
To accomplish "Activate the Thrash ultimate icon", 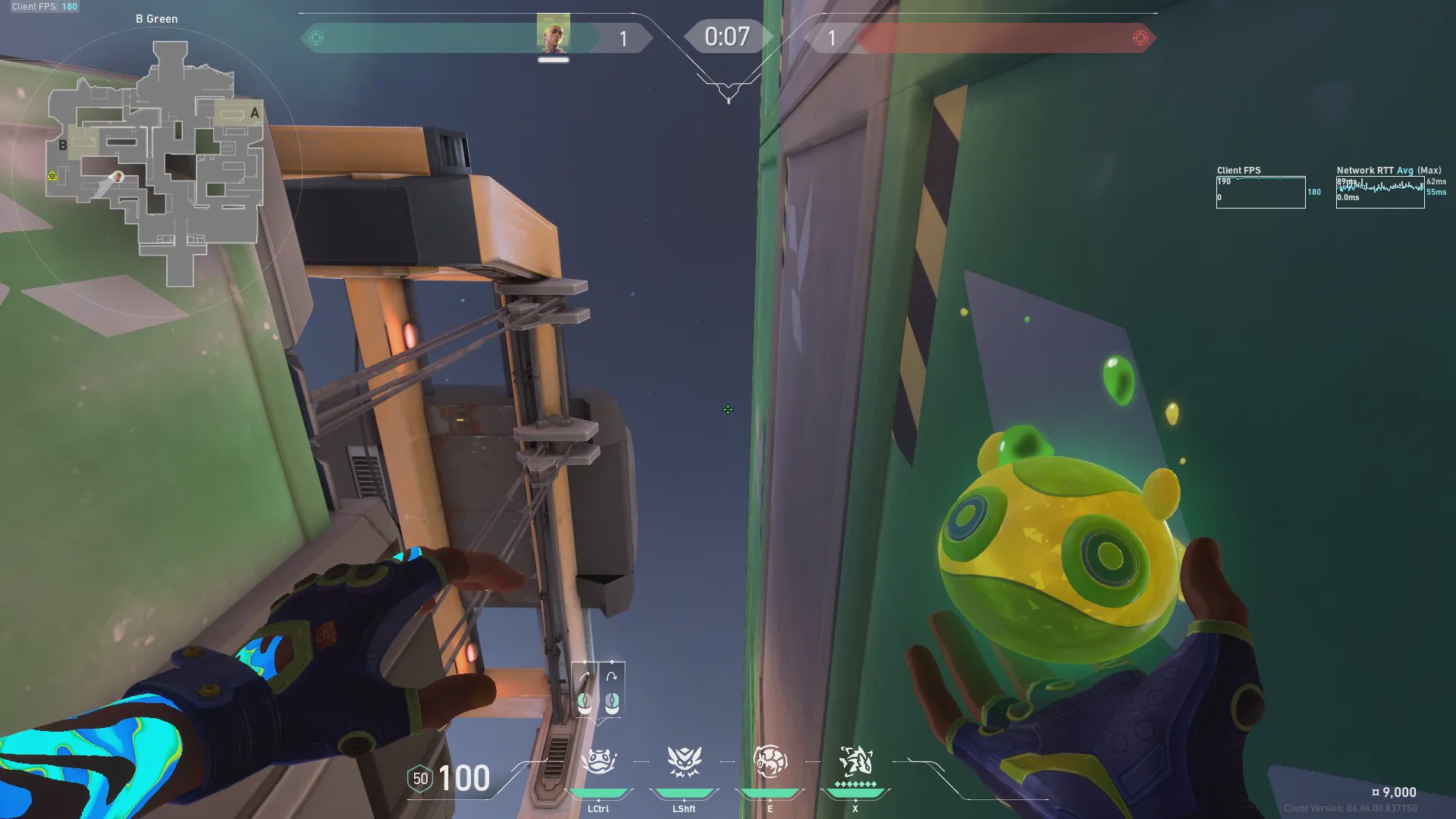I will [x=855, y=760].
